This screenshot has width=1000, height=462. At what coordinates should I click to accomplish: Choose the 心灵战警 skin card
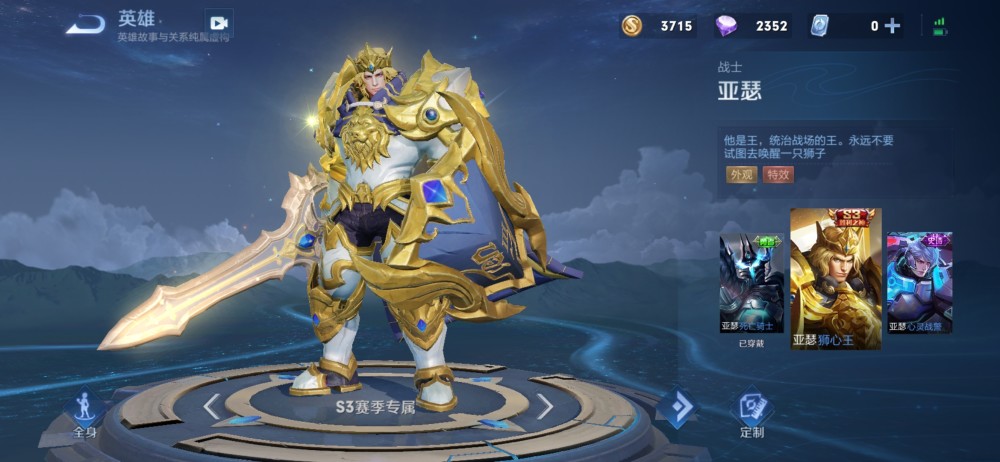(x=919, y=284)
